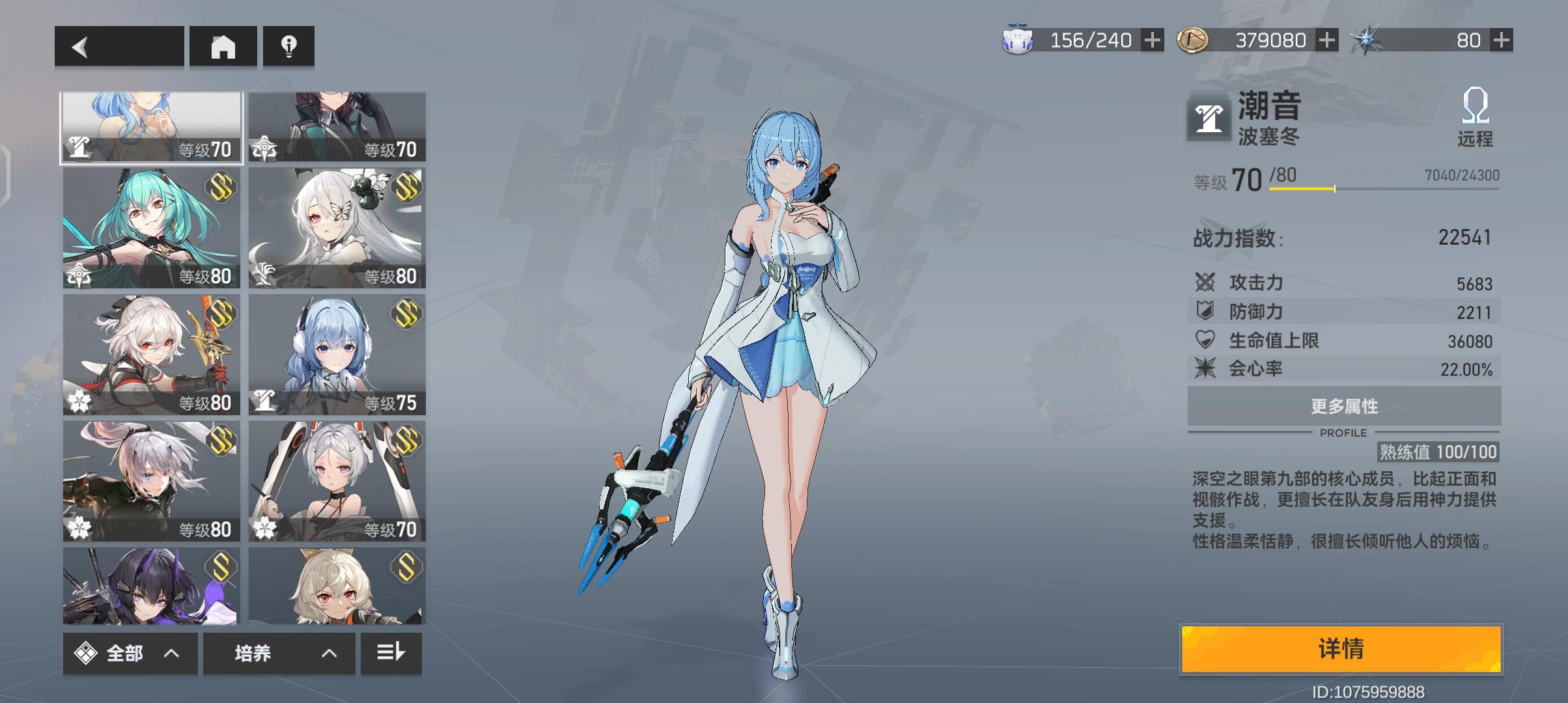Click the tips lightbulb icon

[x=288, y=47]
